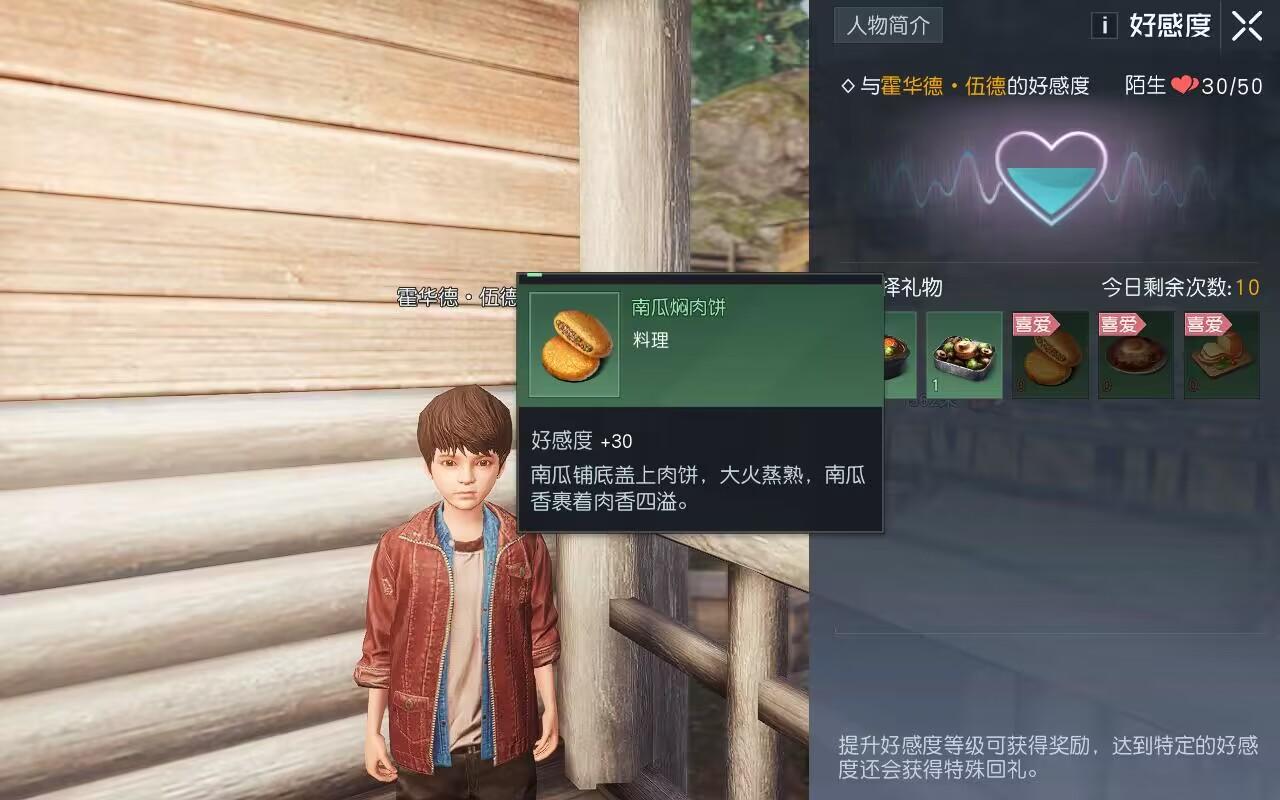Click the info "i" icon beside 好感度

click(1104, 26)
